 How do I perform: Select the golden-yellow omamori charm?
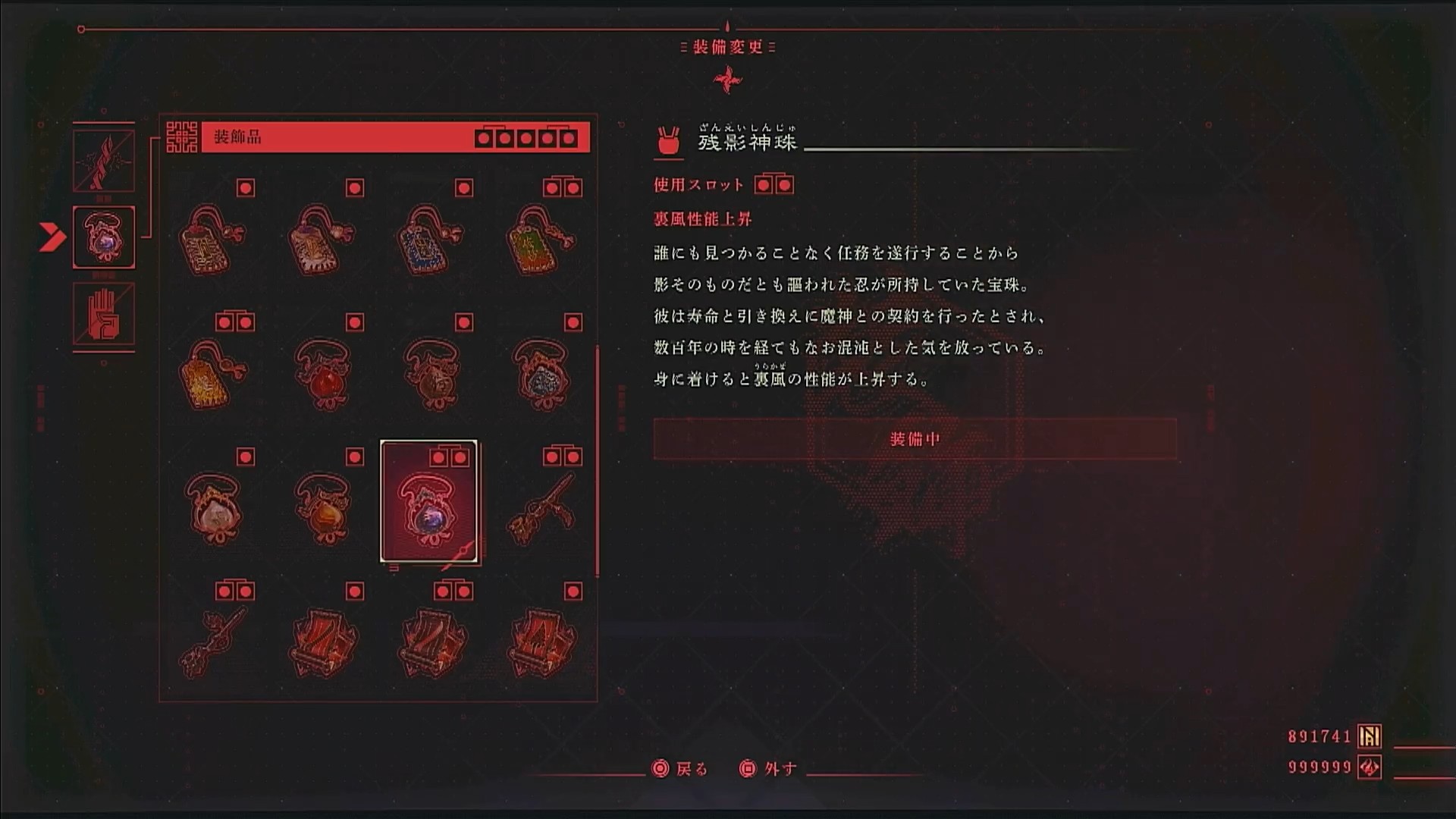pyautogui.click(x=212, y=374)
